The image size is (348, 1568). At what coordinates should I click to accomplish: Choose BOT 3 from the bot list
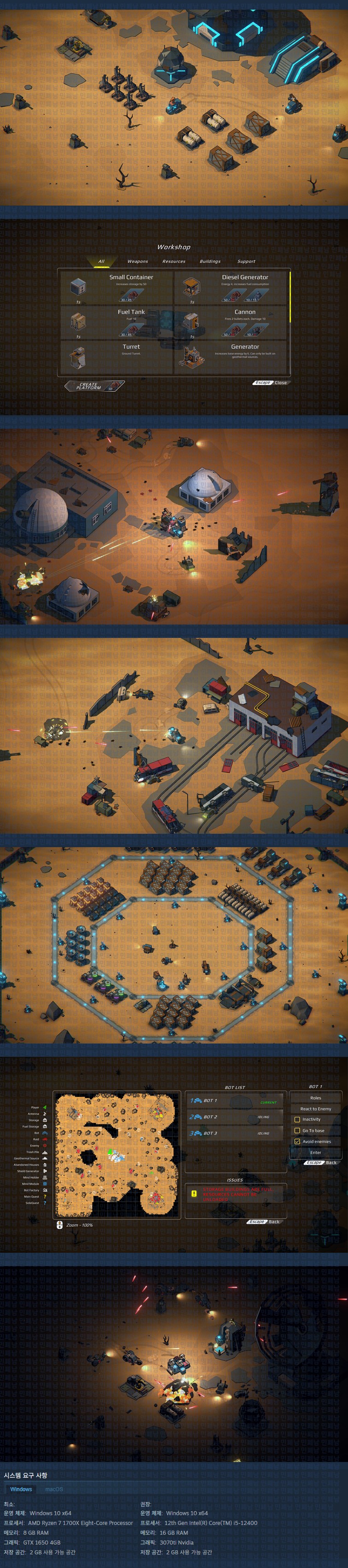click(235, 1133)
